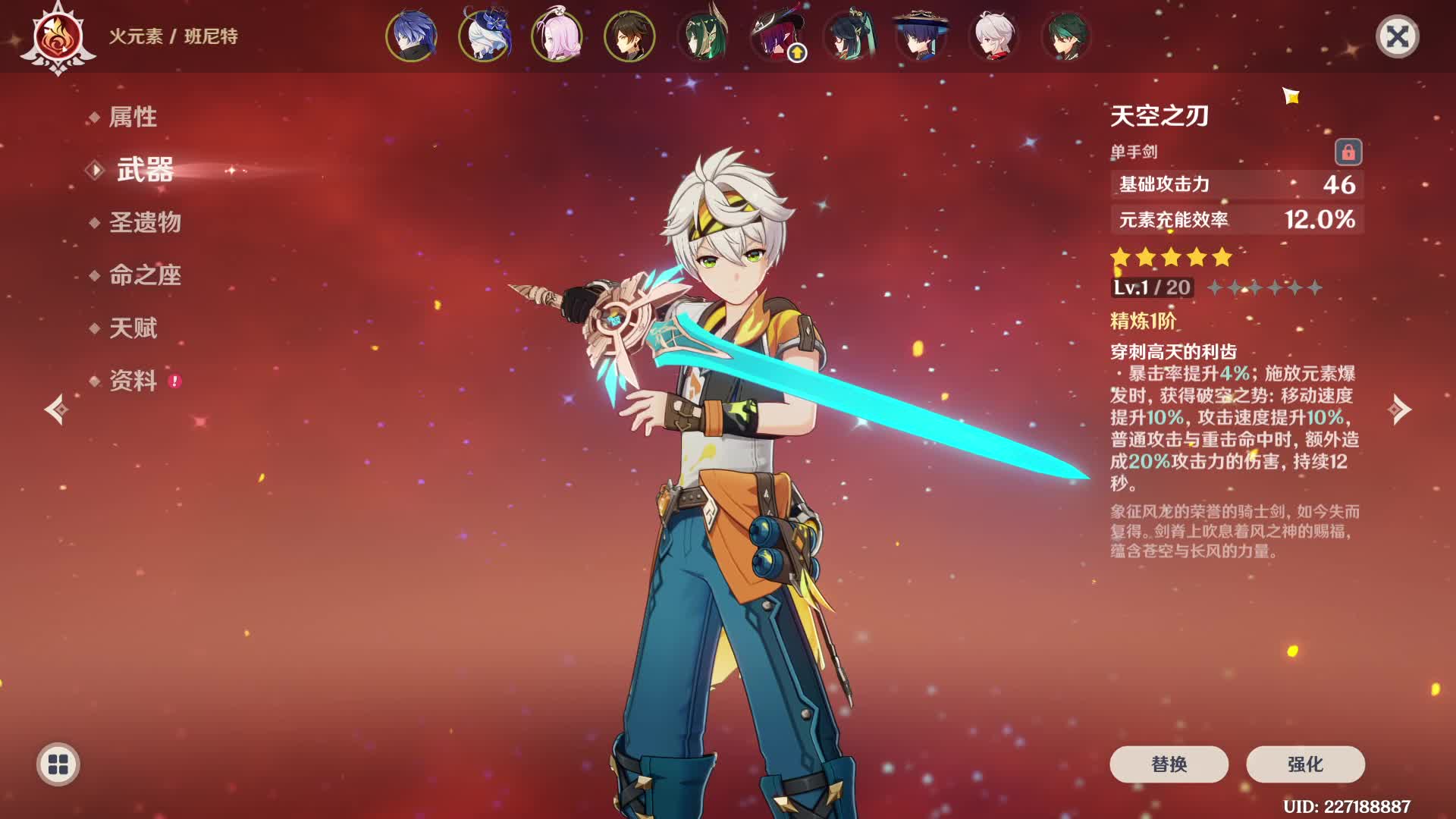Click the 替换 switch weapon button

tap(1169, 764)
